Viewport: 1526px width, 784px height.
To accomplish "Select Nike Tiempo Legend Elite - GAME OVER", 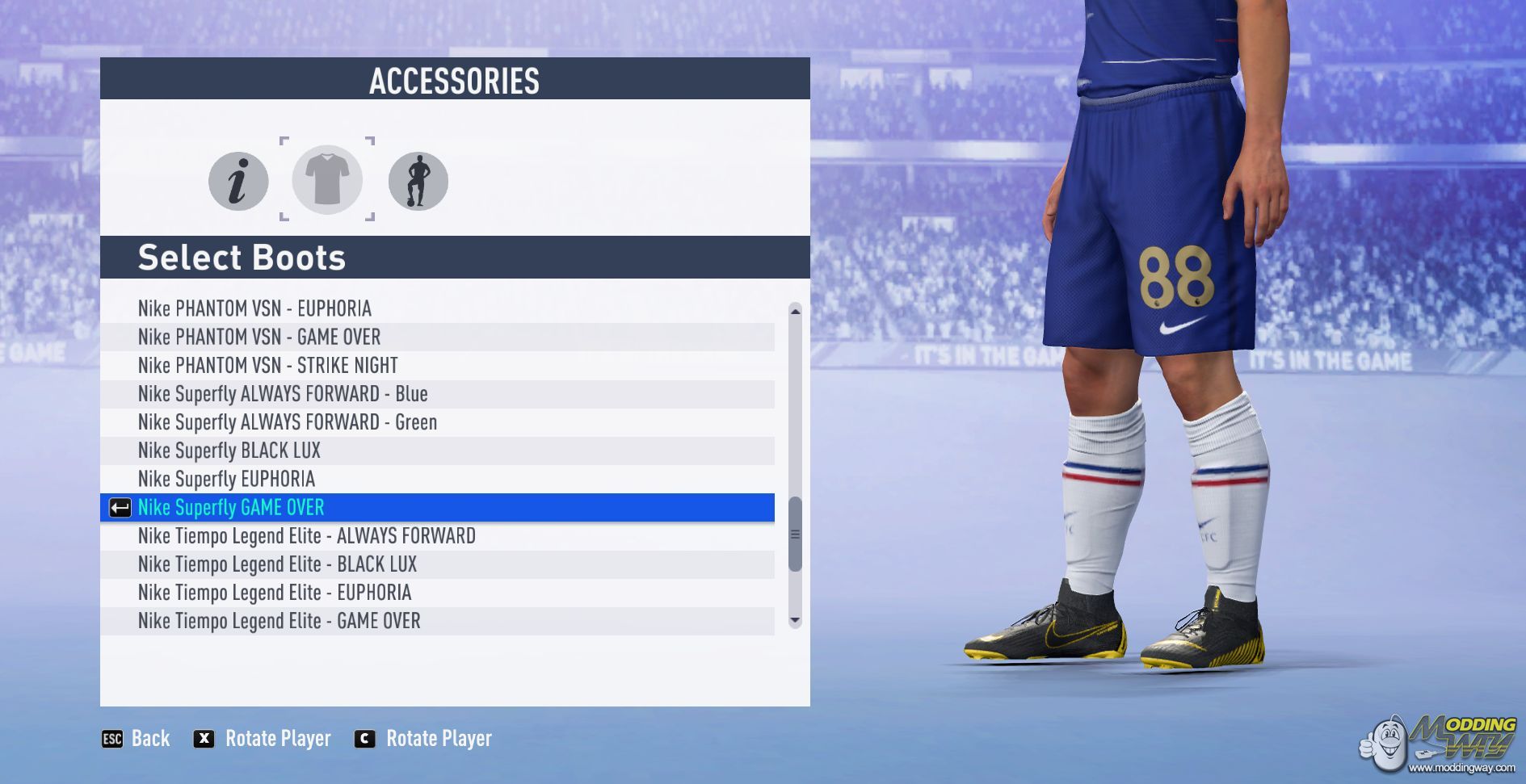I will pyautogui.click(x=279, y=621).
